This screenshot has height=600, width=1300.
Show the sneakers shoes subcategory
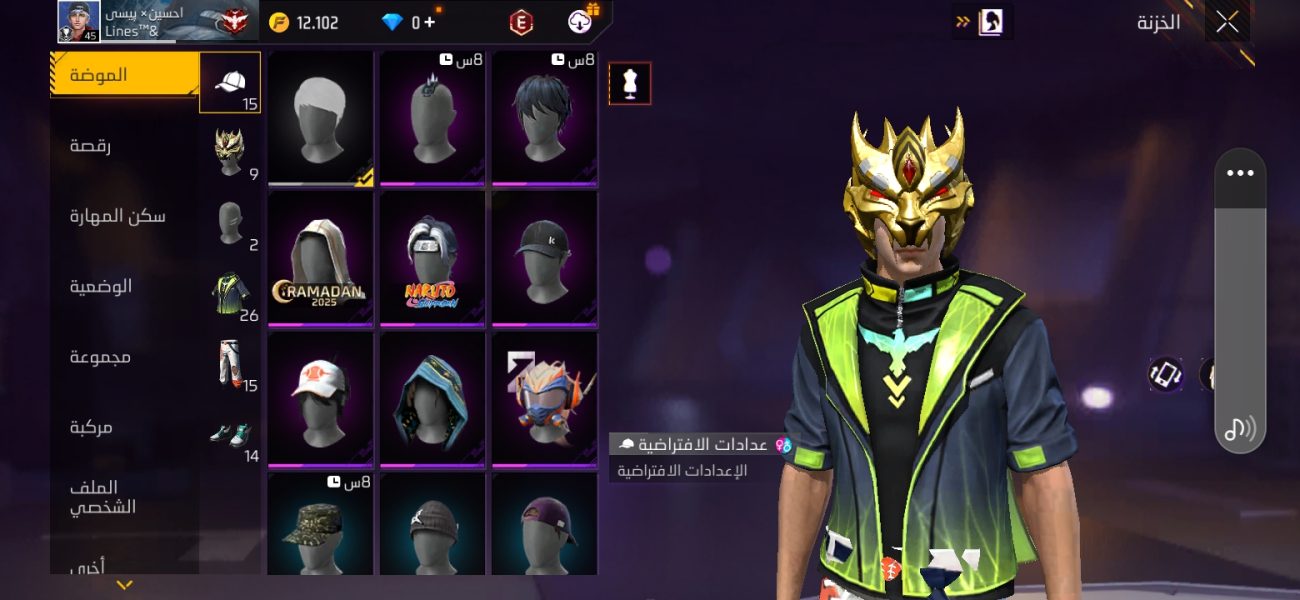tap(231, 436)
